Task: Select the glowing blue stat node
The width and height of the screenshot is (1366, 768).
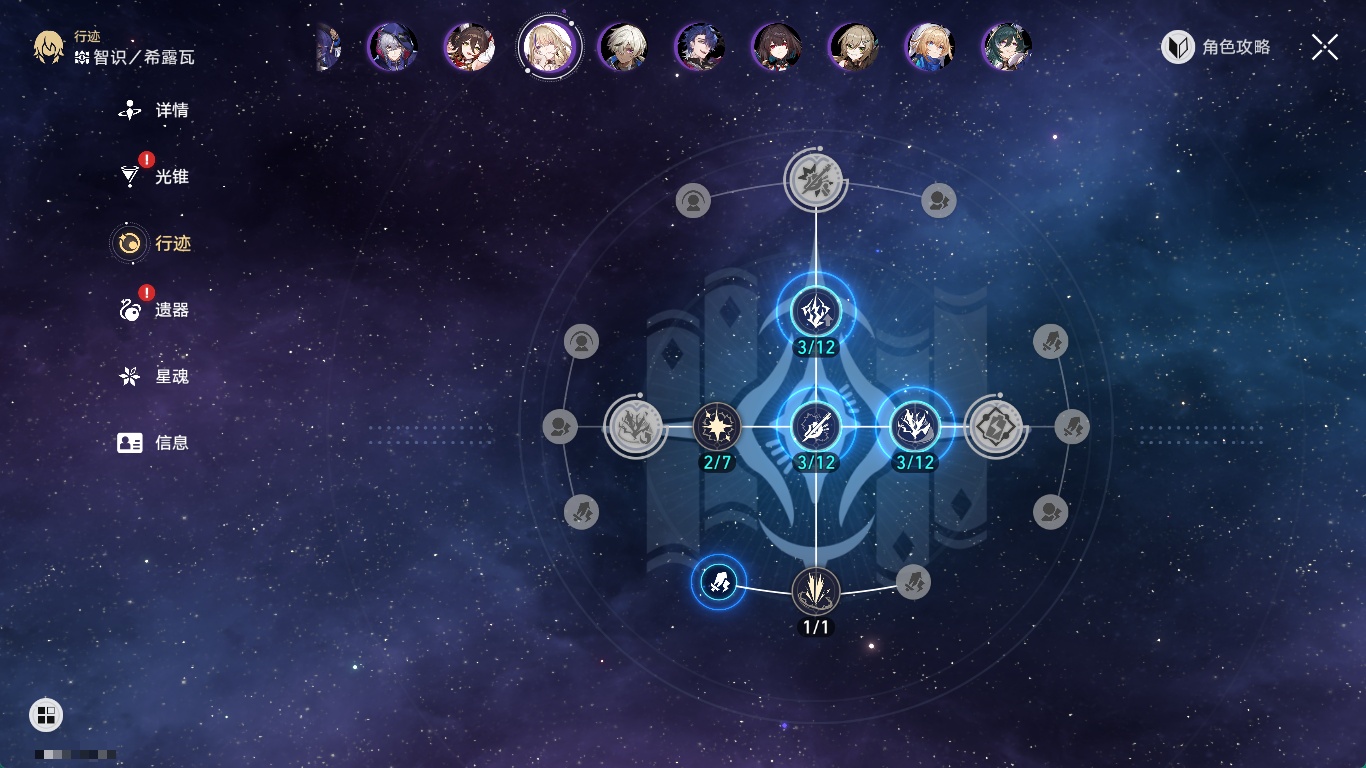Action: click(719, 580)
